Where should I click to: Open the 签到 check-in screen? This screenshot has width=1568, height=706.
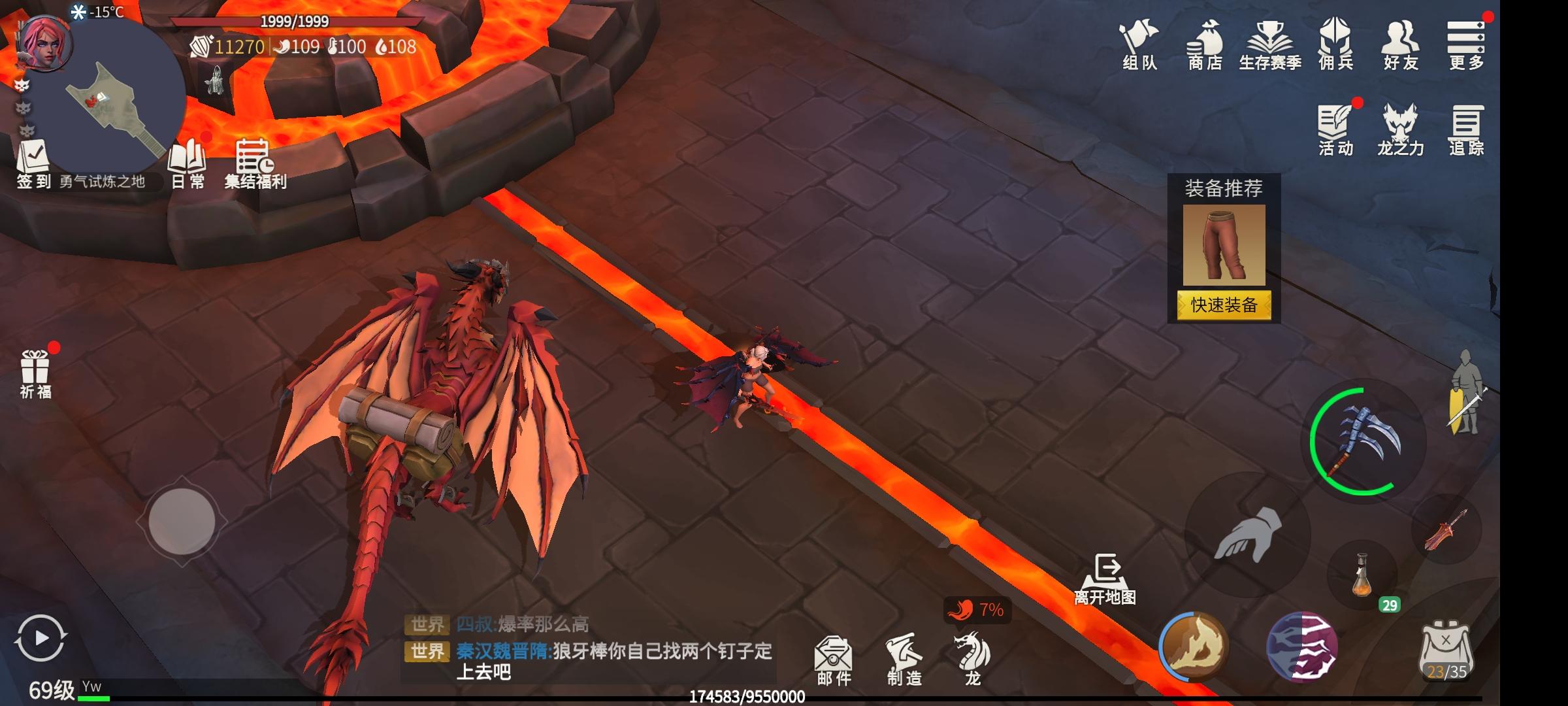pos(33,163)
